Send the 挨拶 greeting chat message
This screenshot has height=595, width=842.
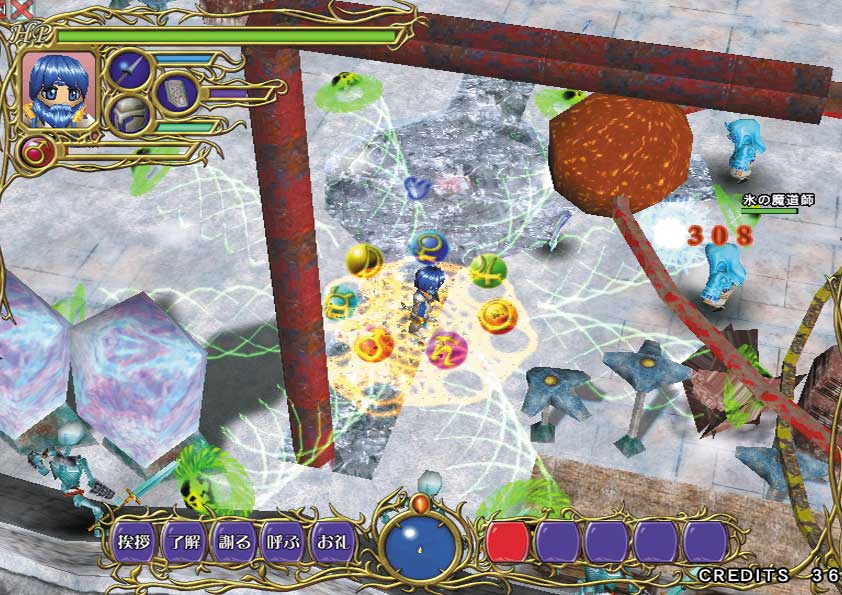(x=133, y=542)
